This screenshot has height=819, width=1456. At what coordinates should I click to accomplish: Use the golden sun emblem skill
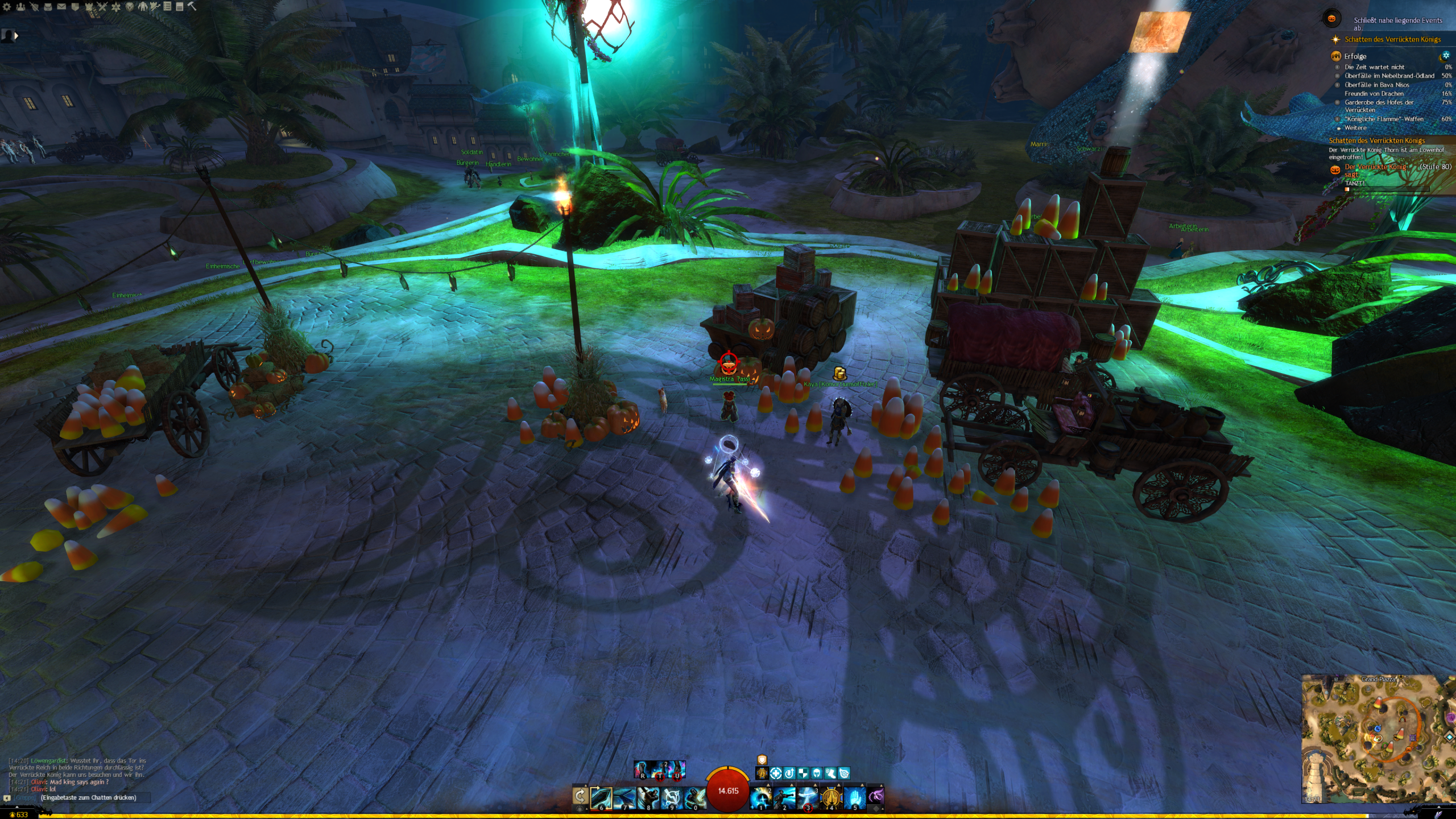tap(831, 797)
